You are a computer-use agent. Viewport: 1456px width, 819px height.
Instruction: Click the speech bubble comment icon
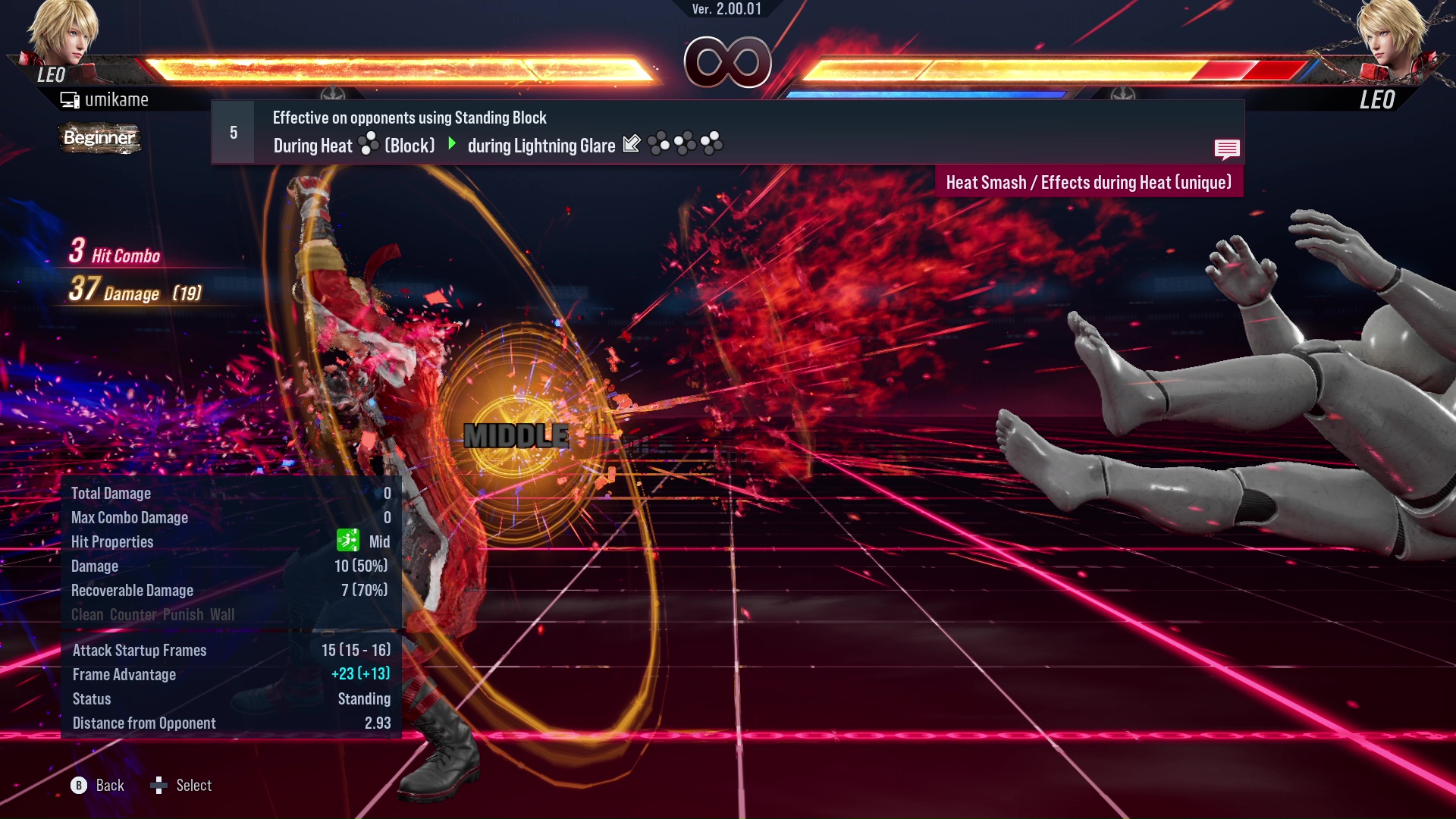1227,149
